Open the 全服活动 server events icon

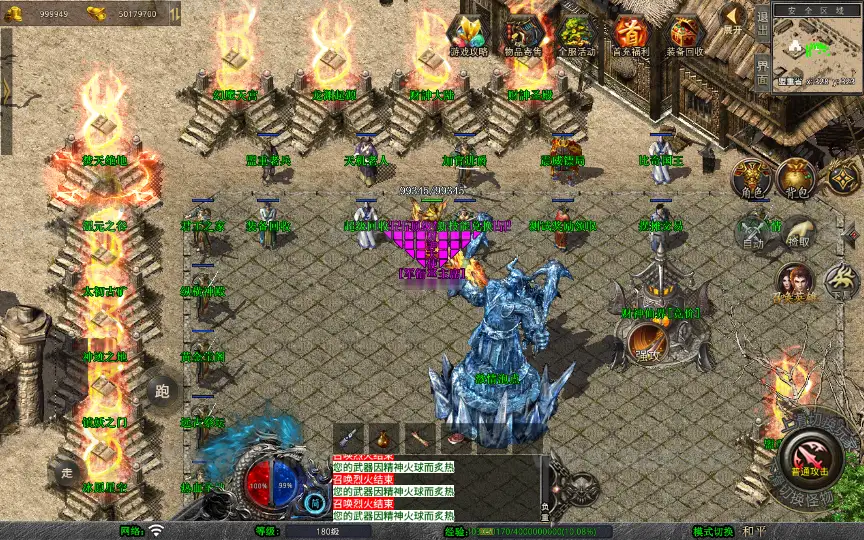click(x=577, y=34)
